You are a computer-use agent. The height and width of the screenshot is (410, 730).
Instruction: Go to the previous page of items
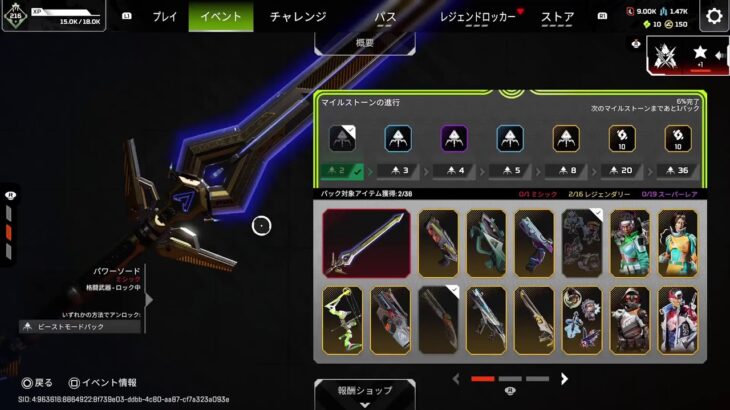pyautogui.click(x=456, y=379)
